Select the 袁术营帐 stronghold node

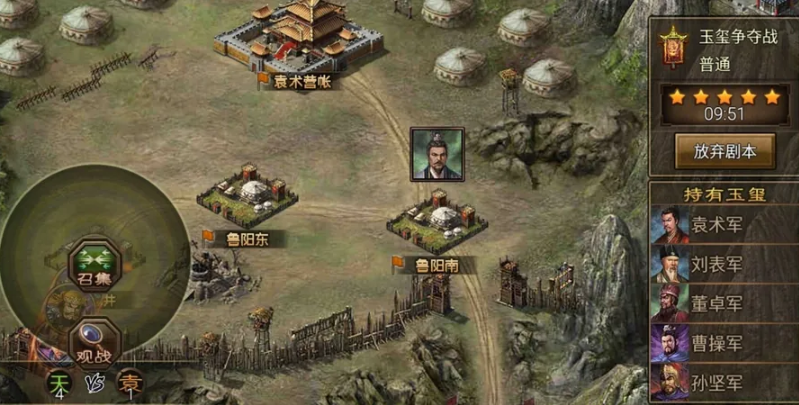click(299, 38)
